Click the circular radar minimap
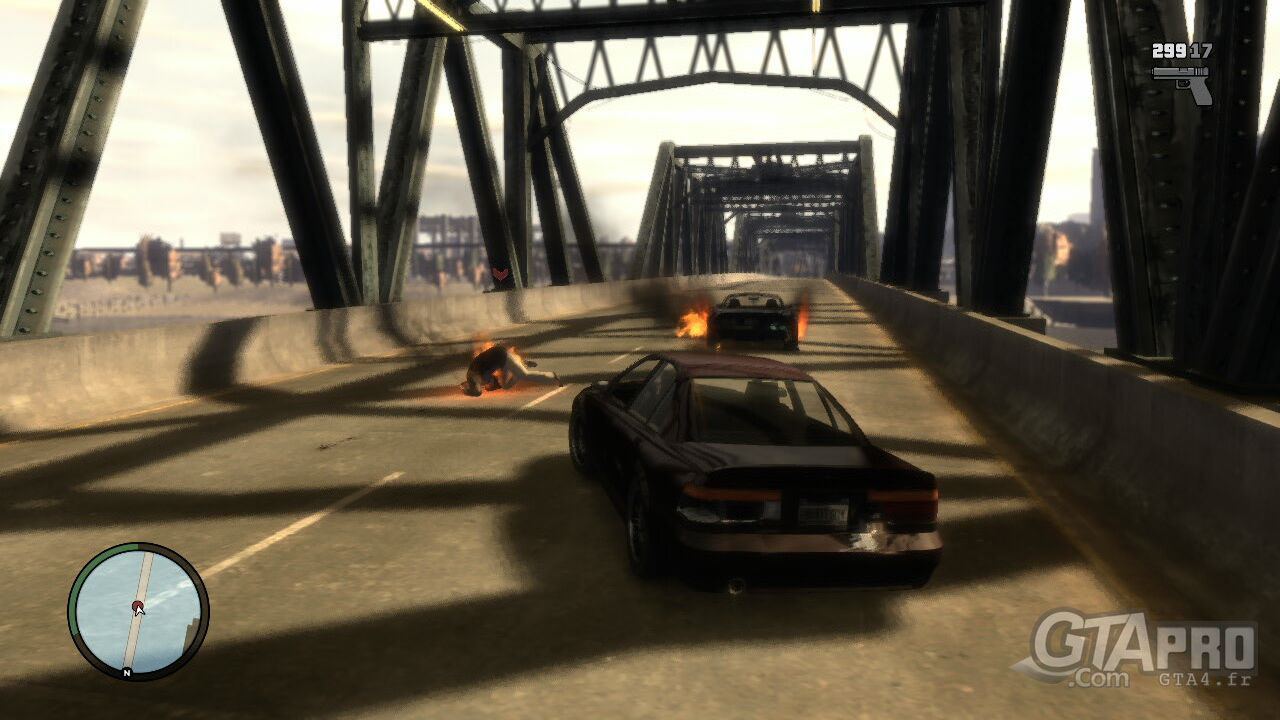The image size is (1280, 720). 138,611
